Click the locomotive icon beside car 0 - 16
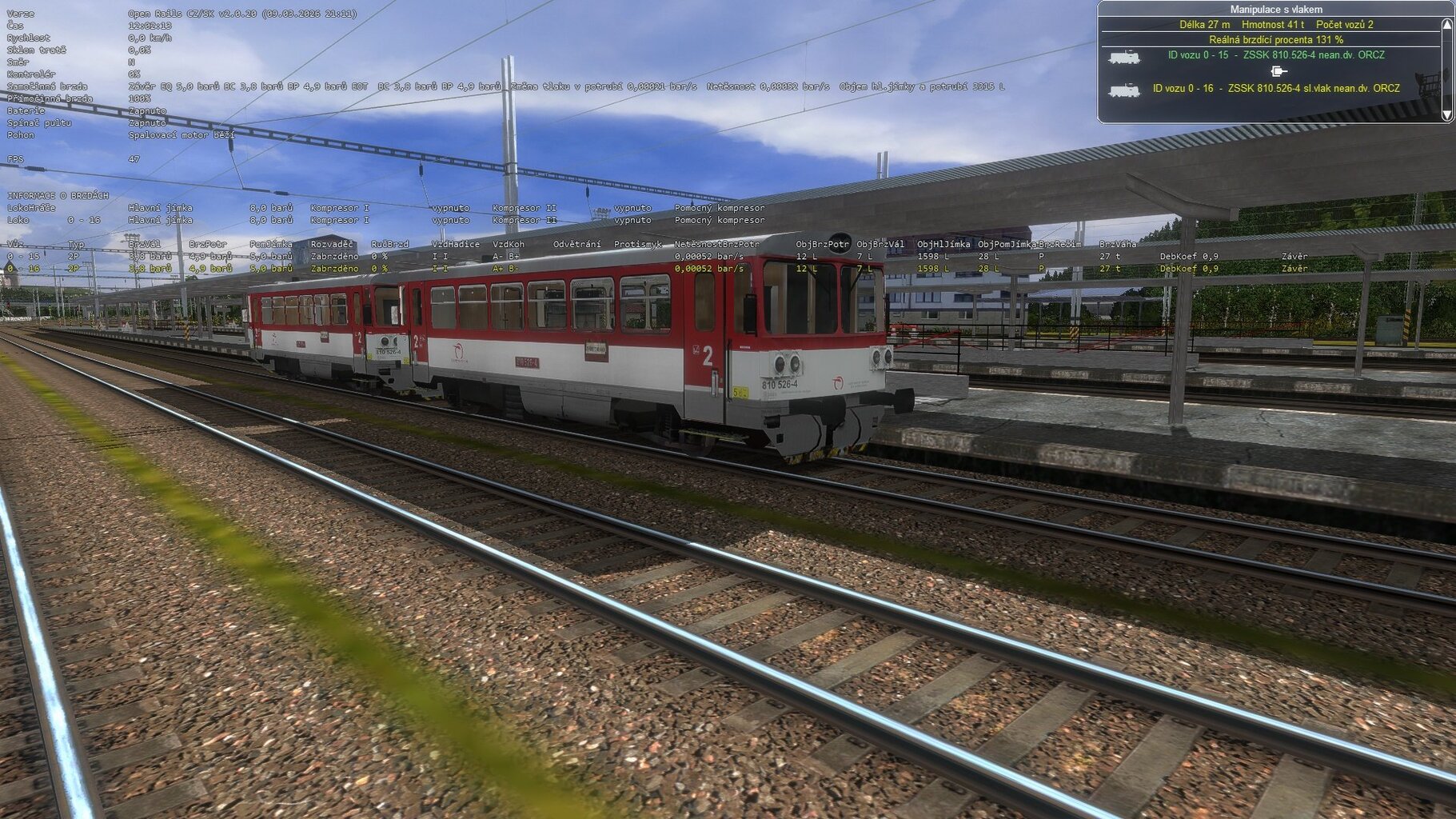 pos(1123,90)
